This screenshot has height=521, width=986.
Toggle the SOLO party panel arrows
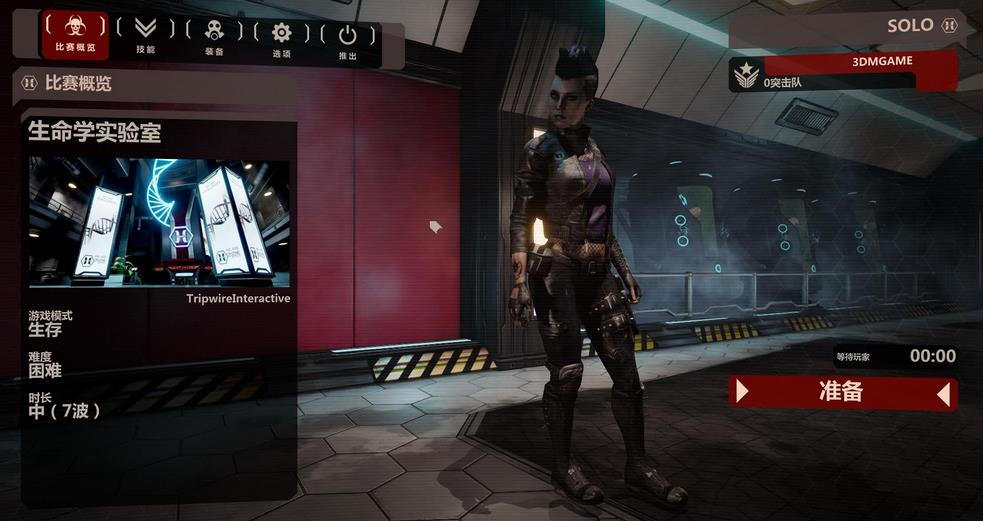(949, 26)
